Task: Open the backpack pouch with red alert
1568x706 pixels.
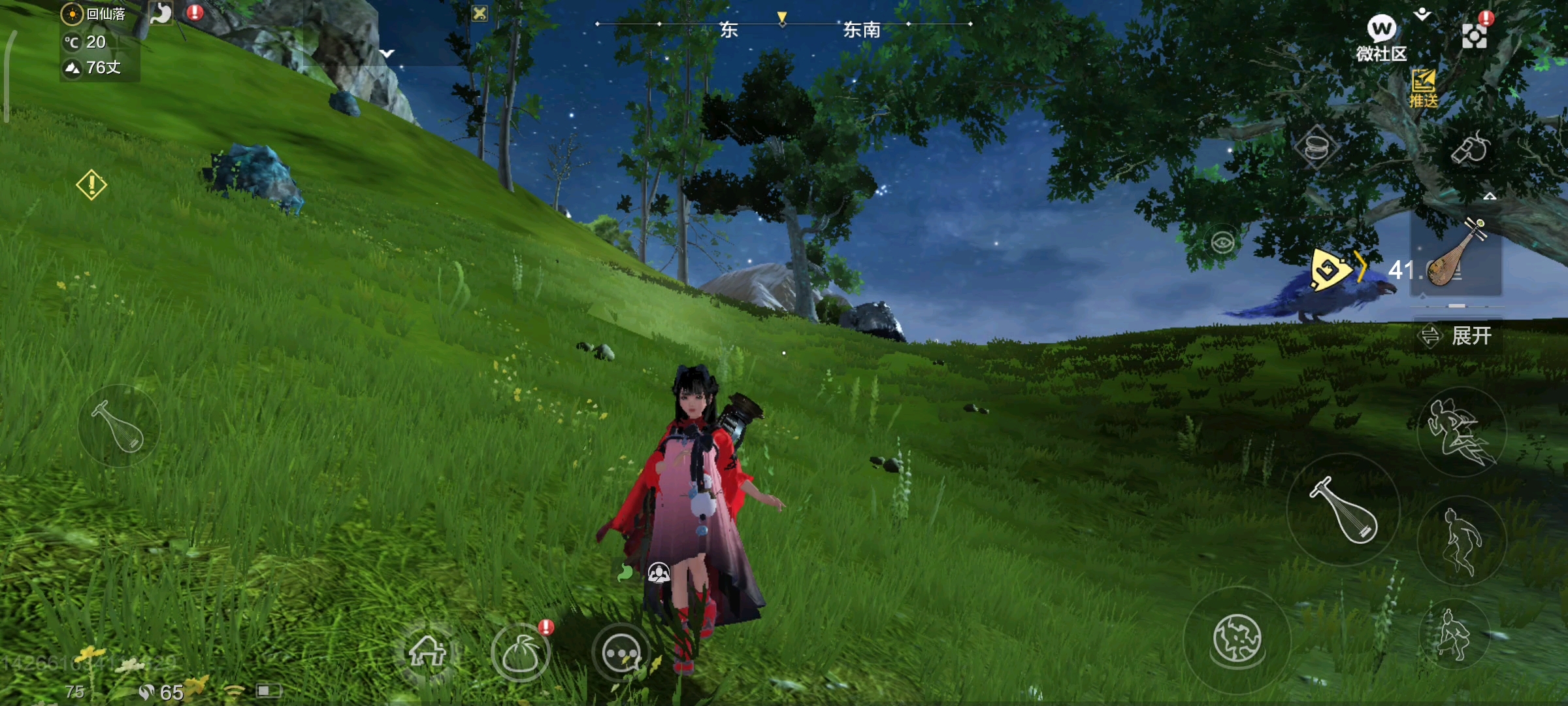Action: pyautogui.click(x=521, y=652)
